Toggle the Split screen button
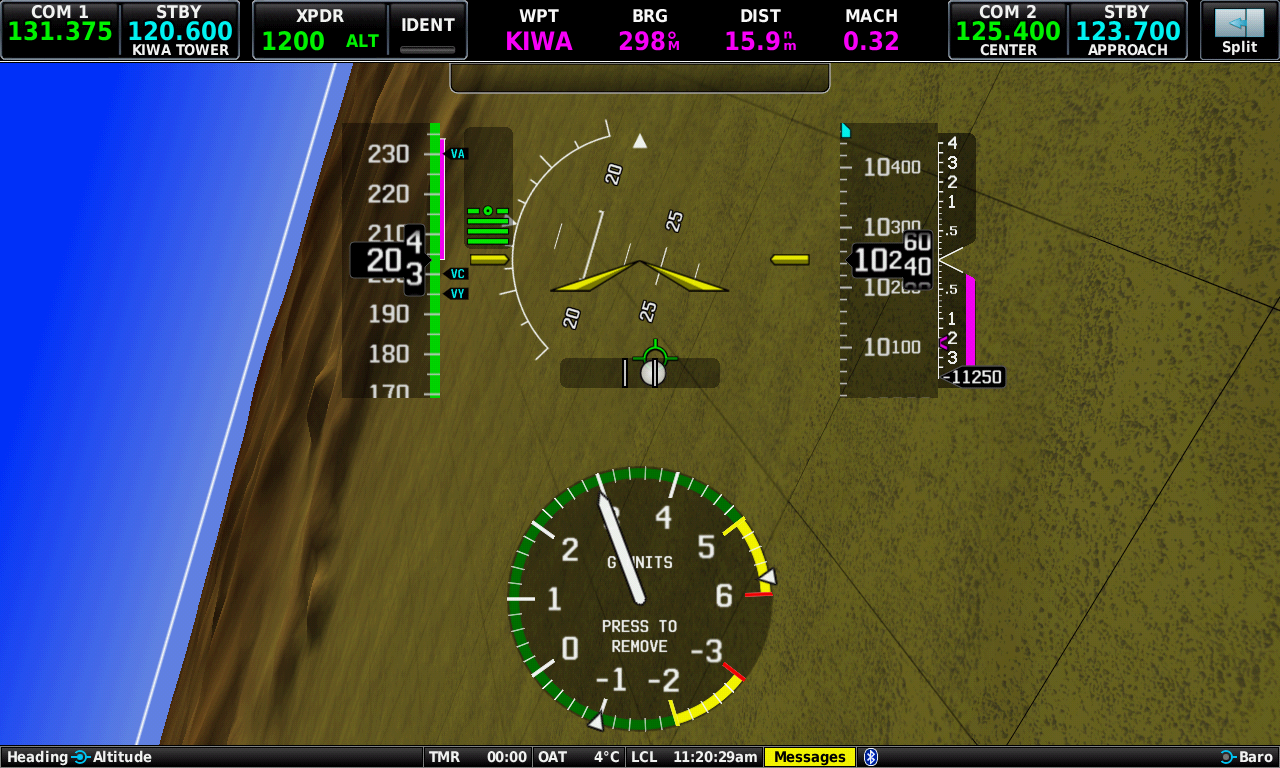This screenshot has height=768, width=1280. point(1239,30)
